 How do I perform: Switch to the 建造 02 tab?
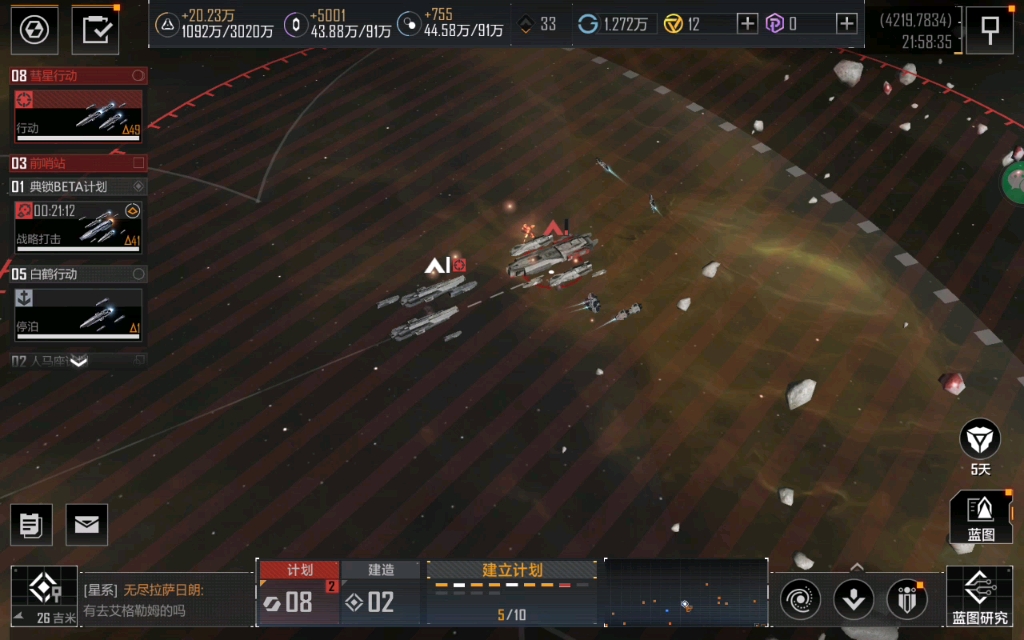(381, 594)
